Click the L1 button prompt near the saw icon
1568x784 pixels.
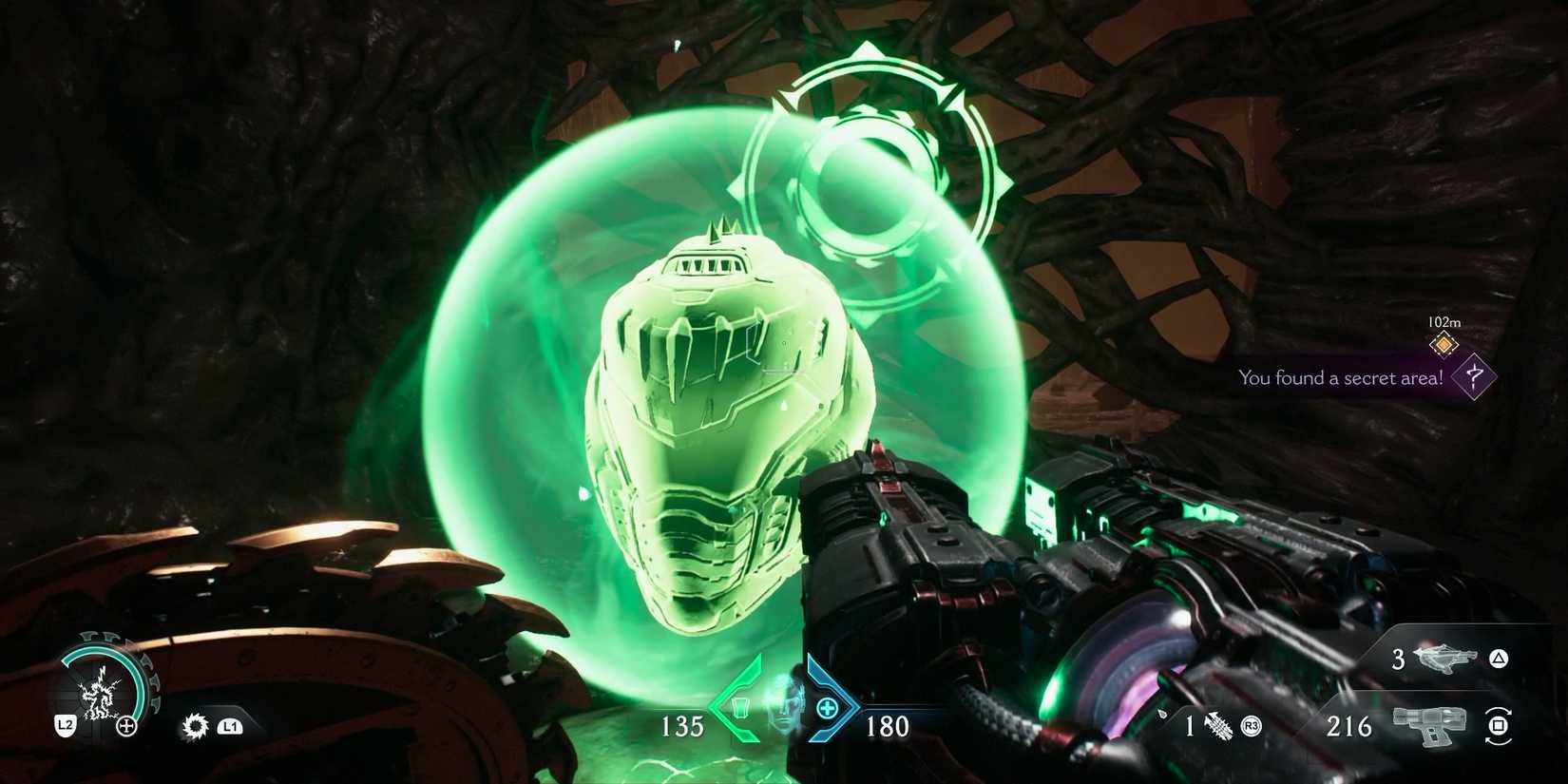click(230, 725)
